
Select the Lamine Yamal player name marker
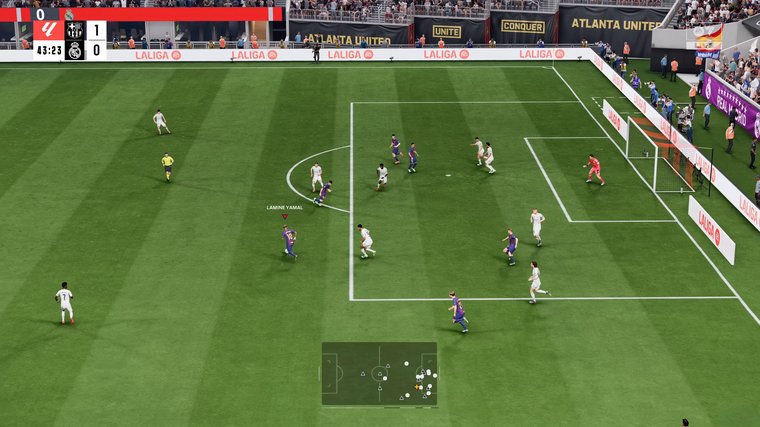(284, 208)
